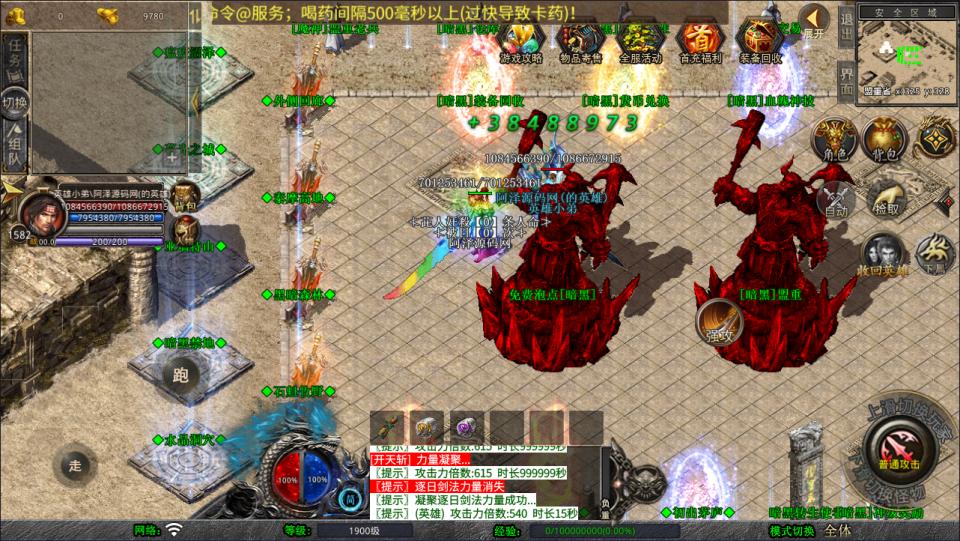Open the 装备回收 equipment recycling icon
This screenshot has width=960, height=541.
(760, 42)
